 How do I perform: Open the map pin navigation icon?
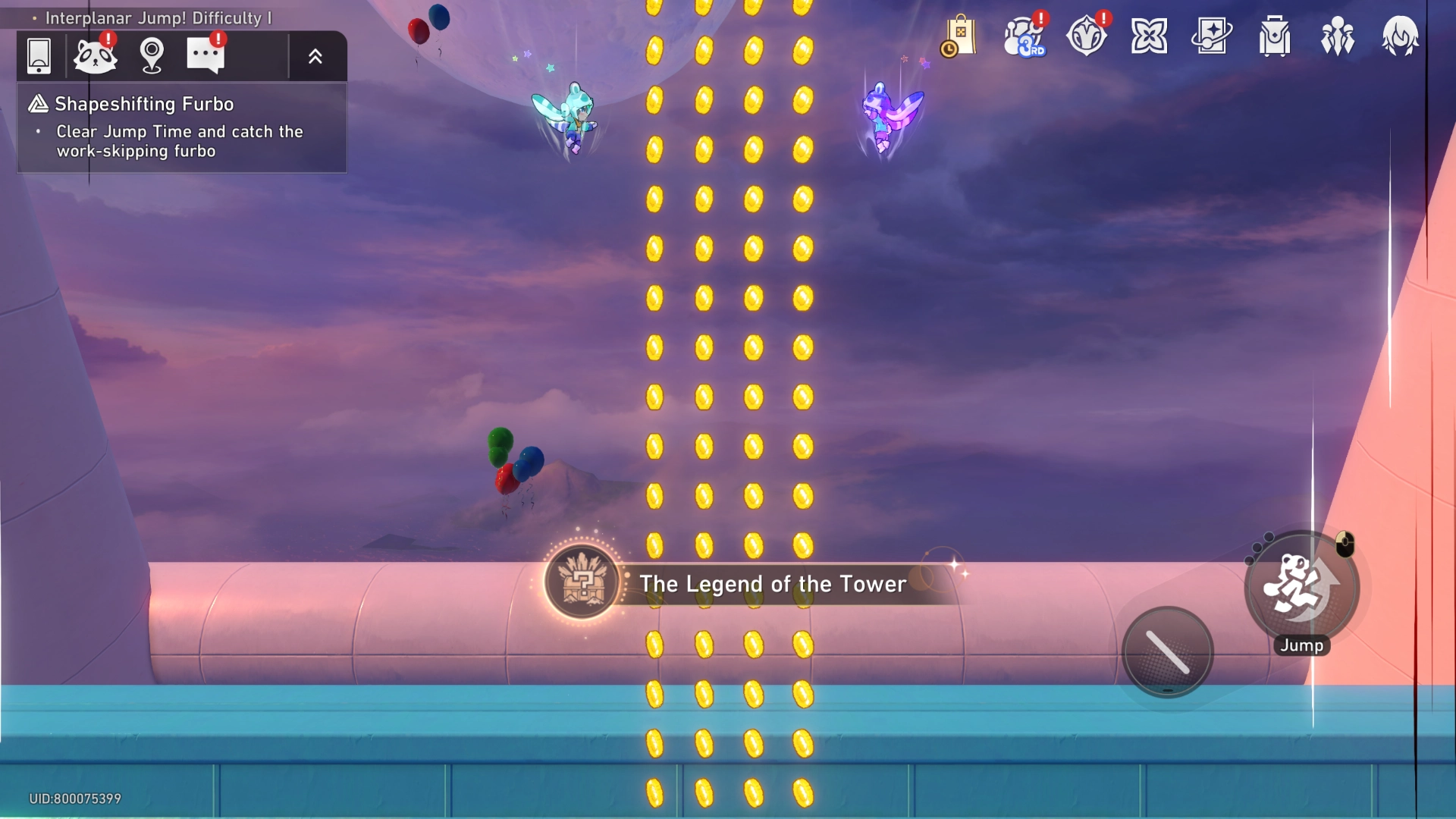(151, 55)
